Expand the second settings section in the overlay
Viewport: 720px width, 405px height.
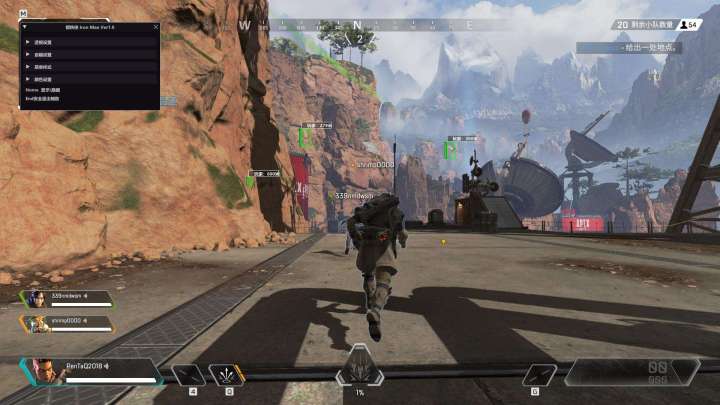pyautogui.click(x=27, y=55)
